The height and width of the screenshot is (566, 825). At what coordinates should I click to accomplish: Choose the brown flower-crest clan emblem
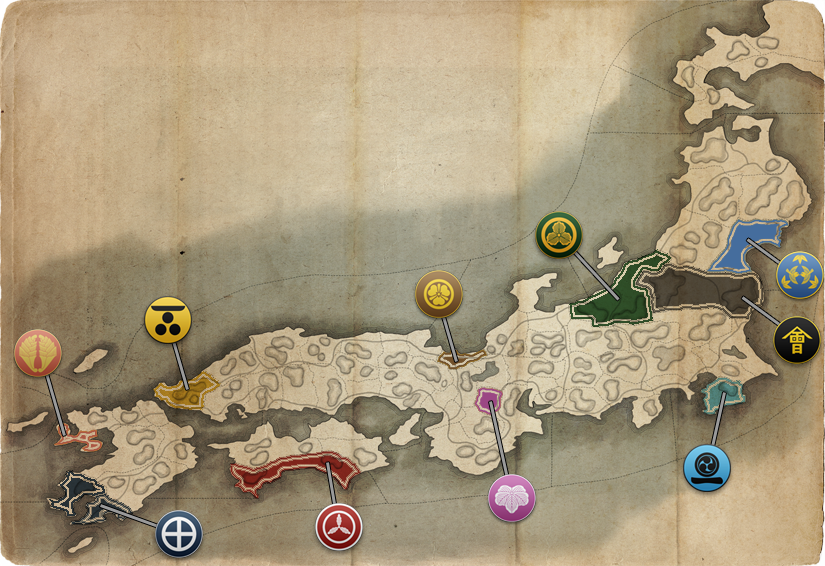pos(439,294)
